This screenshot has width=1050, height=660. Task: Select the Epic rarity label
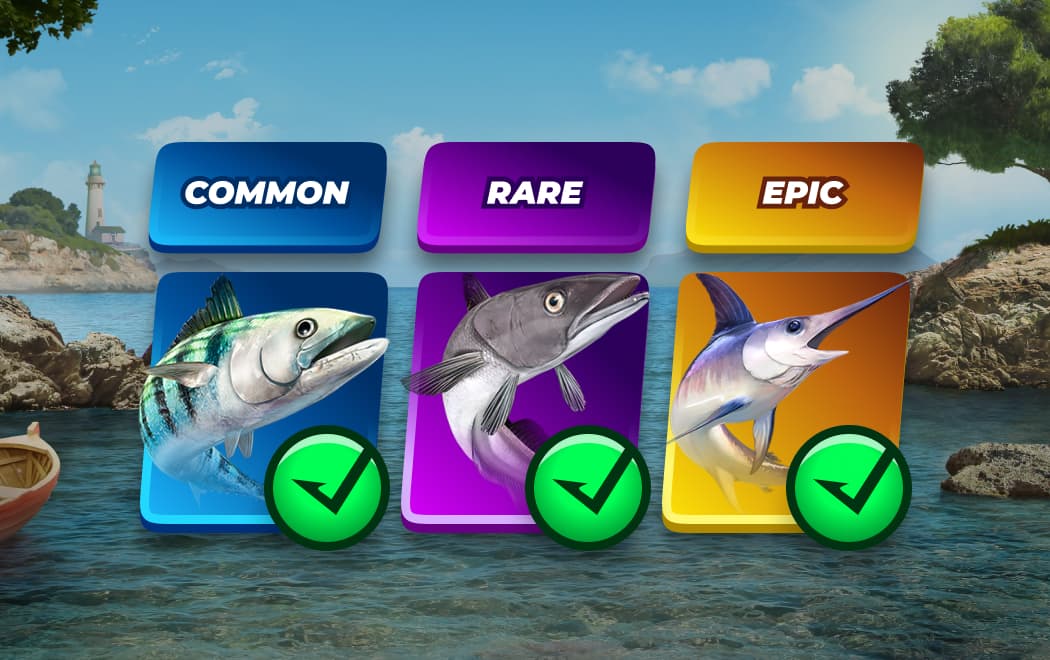(804, 194)
